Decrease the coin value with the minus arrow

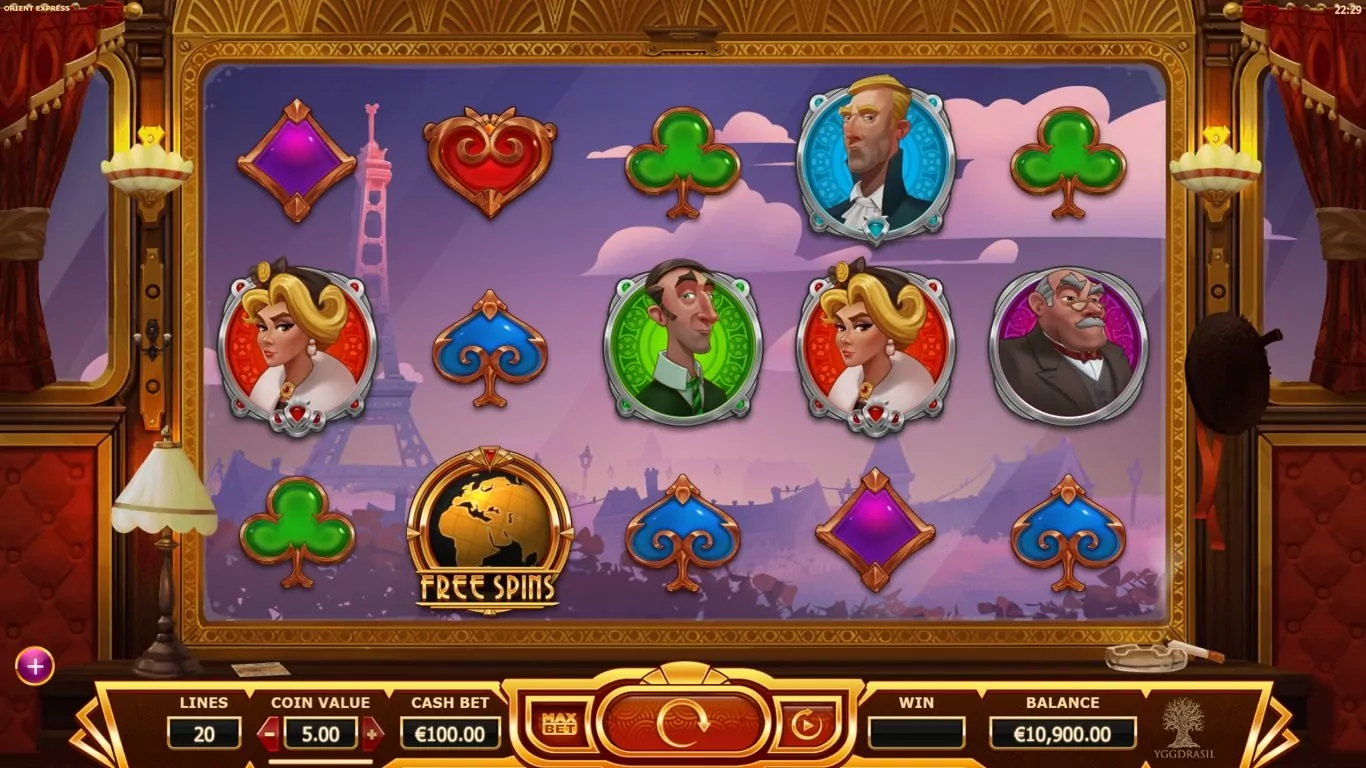(x=269, y=734)
